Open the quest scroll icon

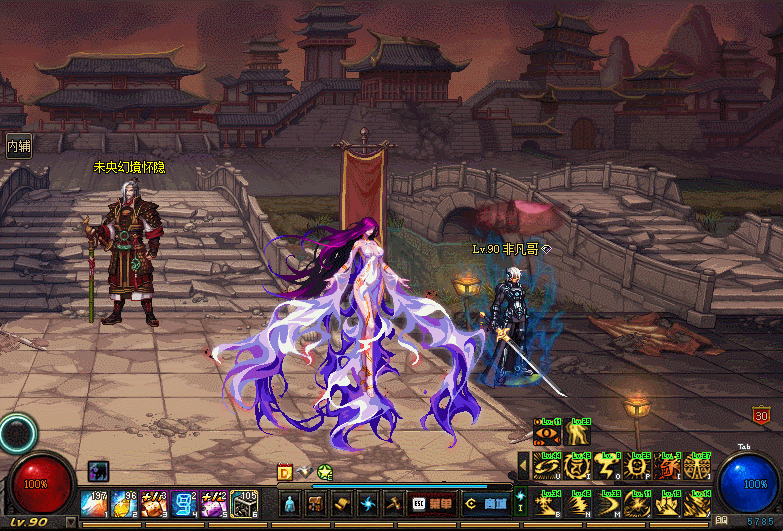tap(342, 504)
